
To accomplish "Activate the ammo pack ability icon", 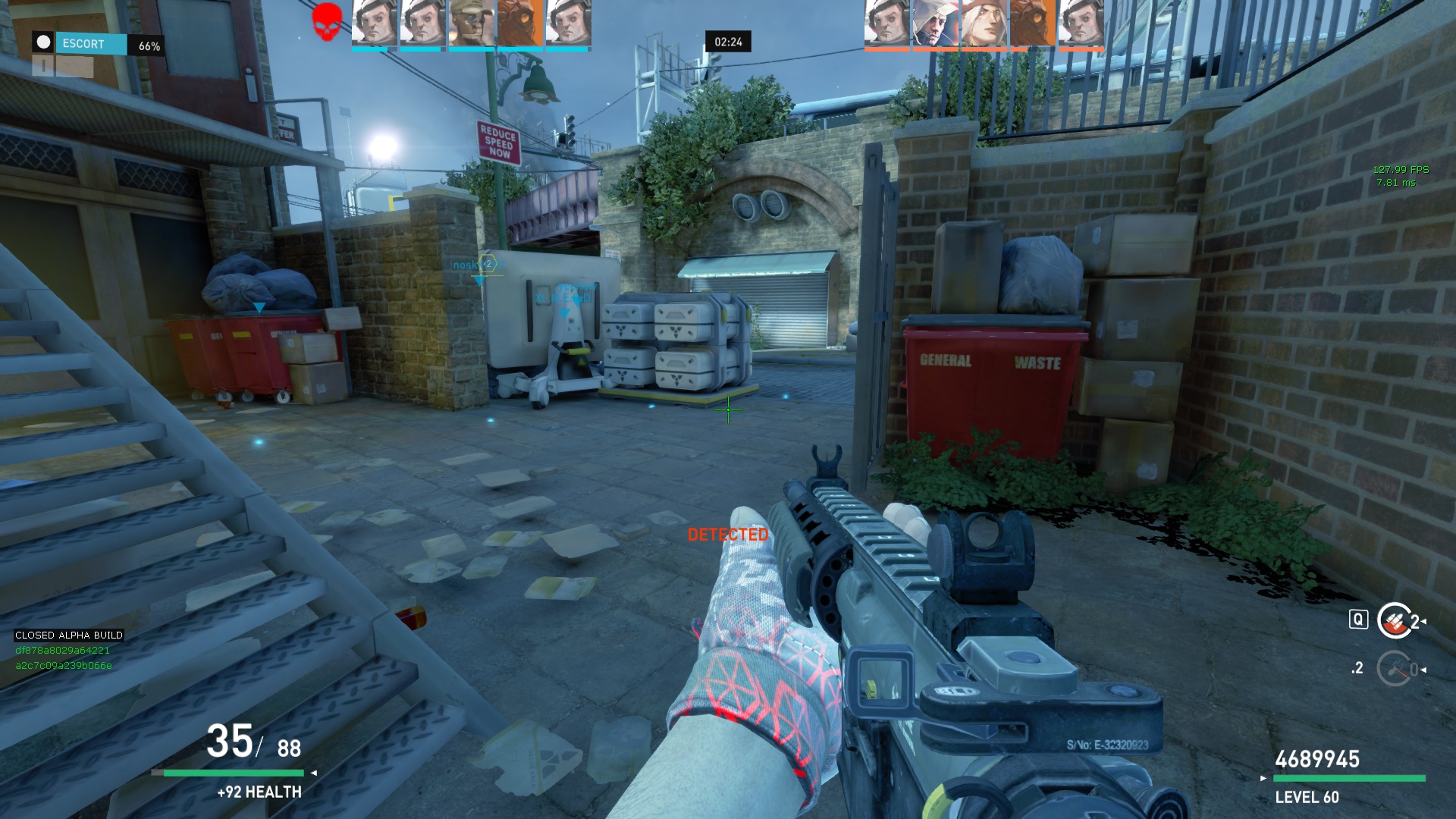I will point(1394,621).
